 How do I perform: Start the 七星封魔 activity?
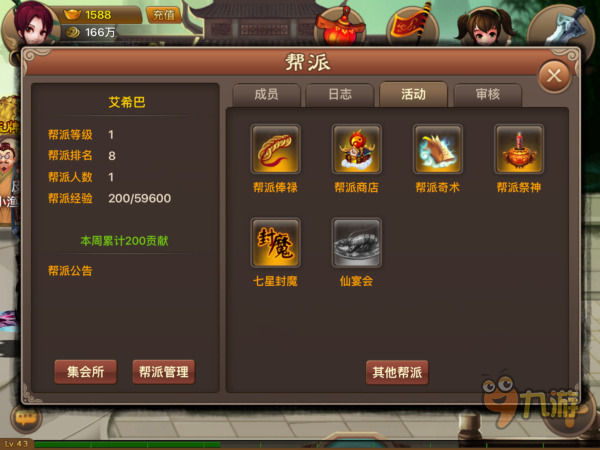point(276,243)
